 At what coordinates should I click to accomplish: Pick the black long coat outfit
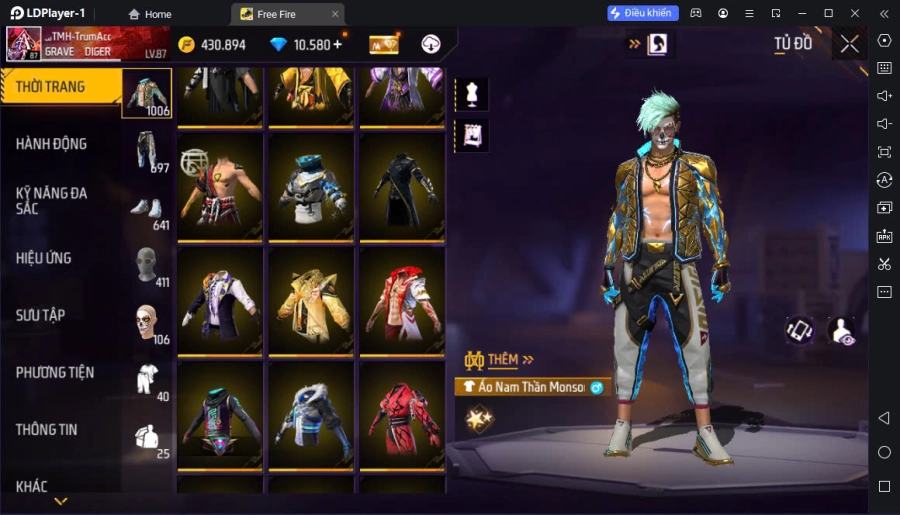click(x=402, y=186)
